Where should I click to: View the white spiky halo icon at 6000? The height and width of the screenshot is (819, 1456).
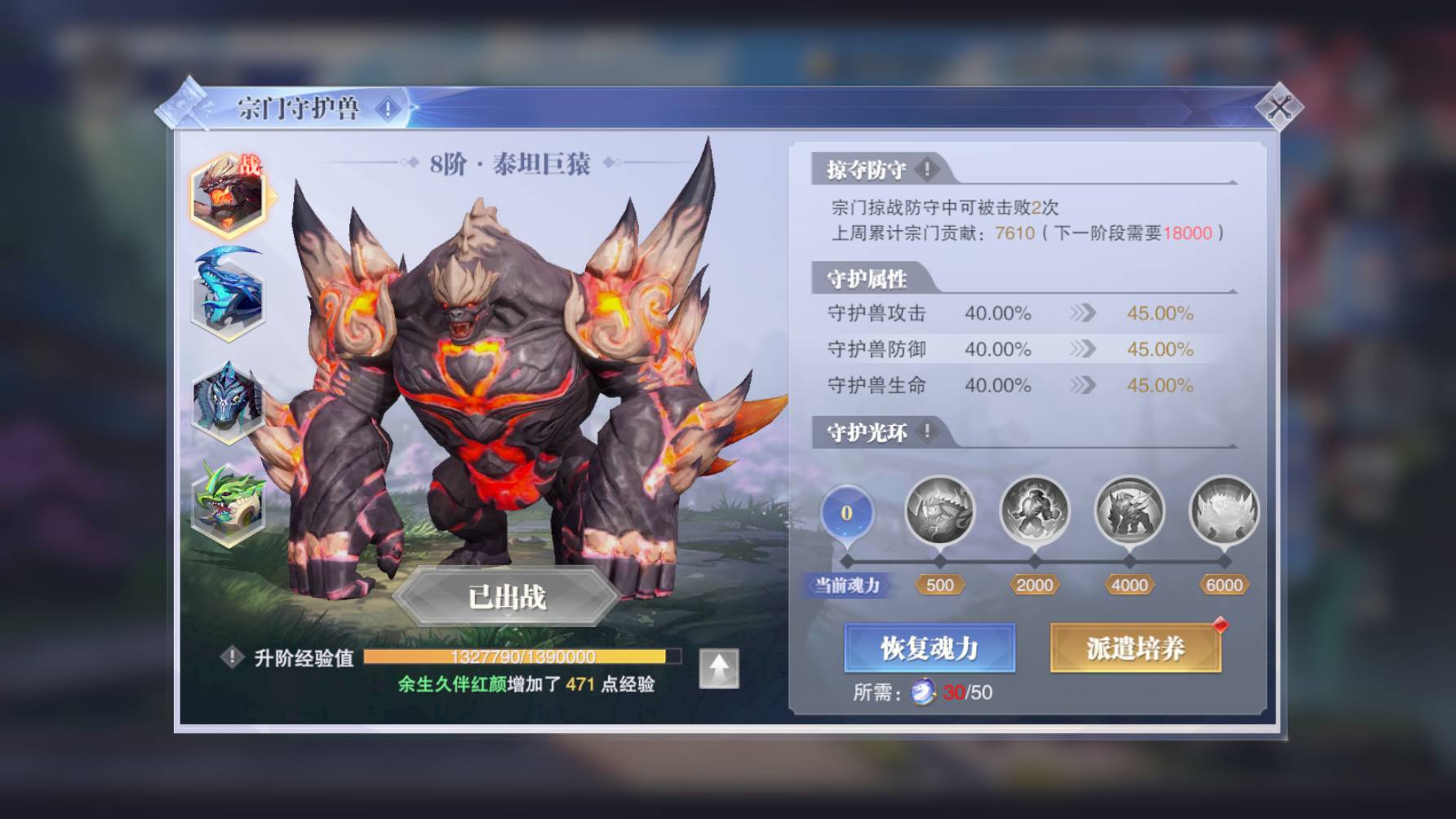1223,511
